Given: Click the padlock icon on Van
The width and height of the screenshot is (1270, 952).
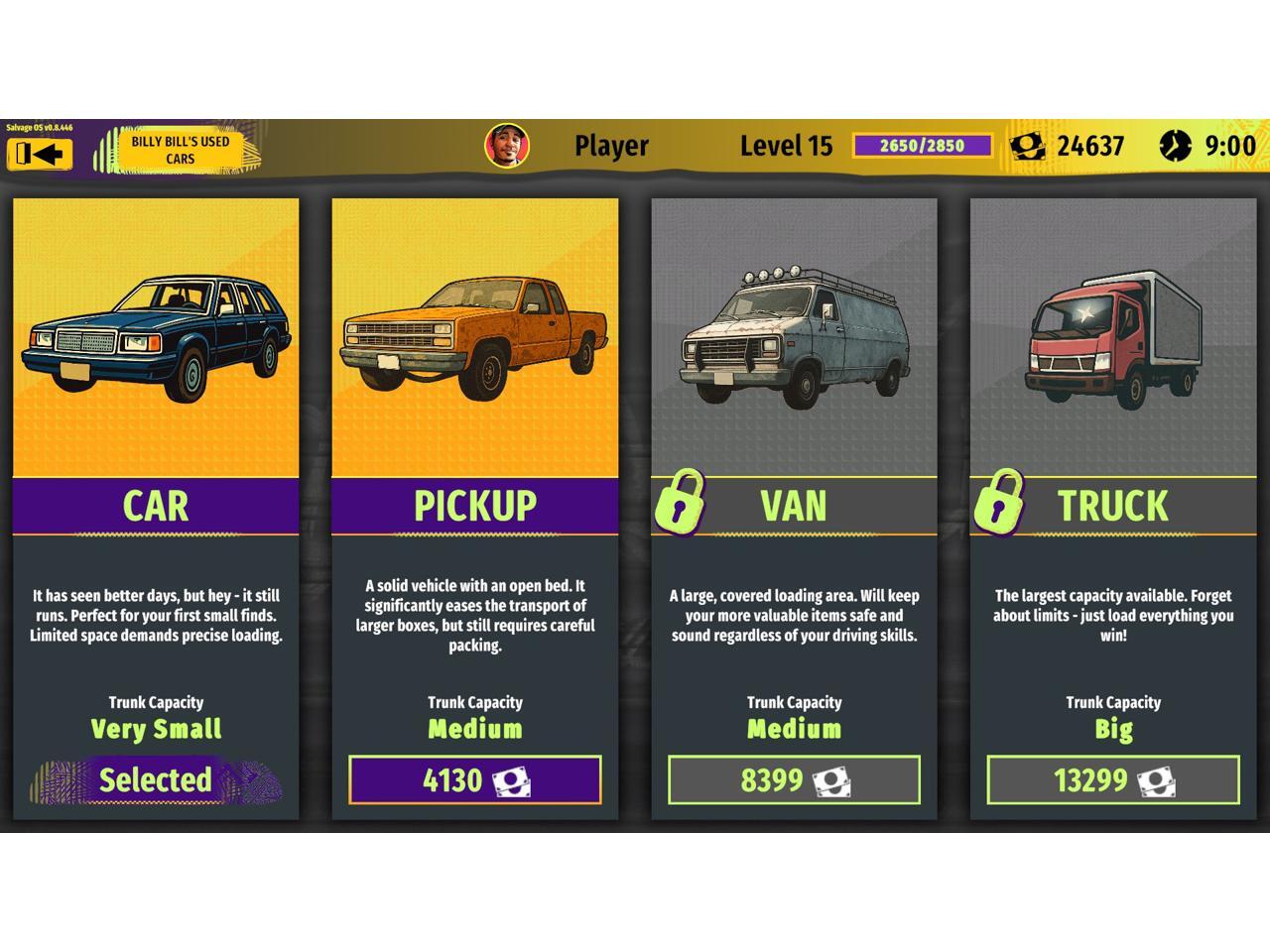Looking at the screenshot, I should tap(680, 502).
